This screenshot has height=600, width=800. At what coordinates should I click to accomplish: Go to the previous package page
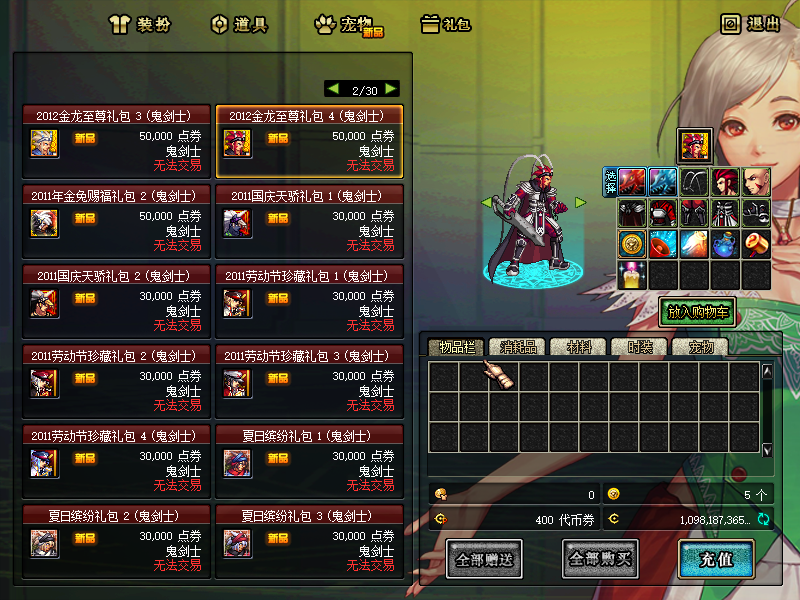click(333, 89)
